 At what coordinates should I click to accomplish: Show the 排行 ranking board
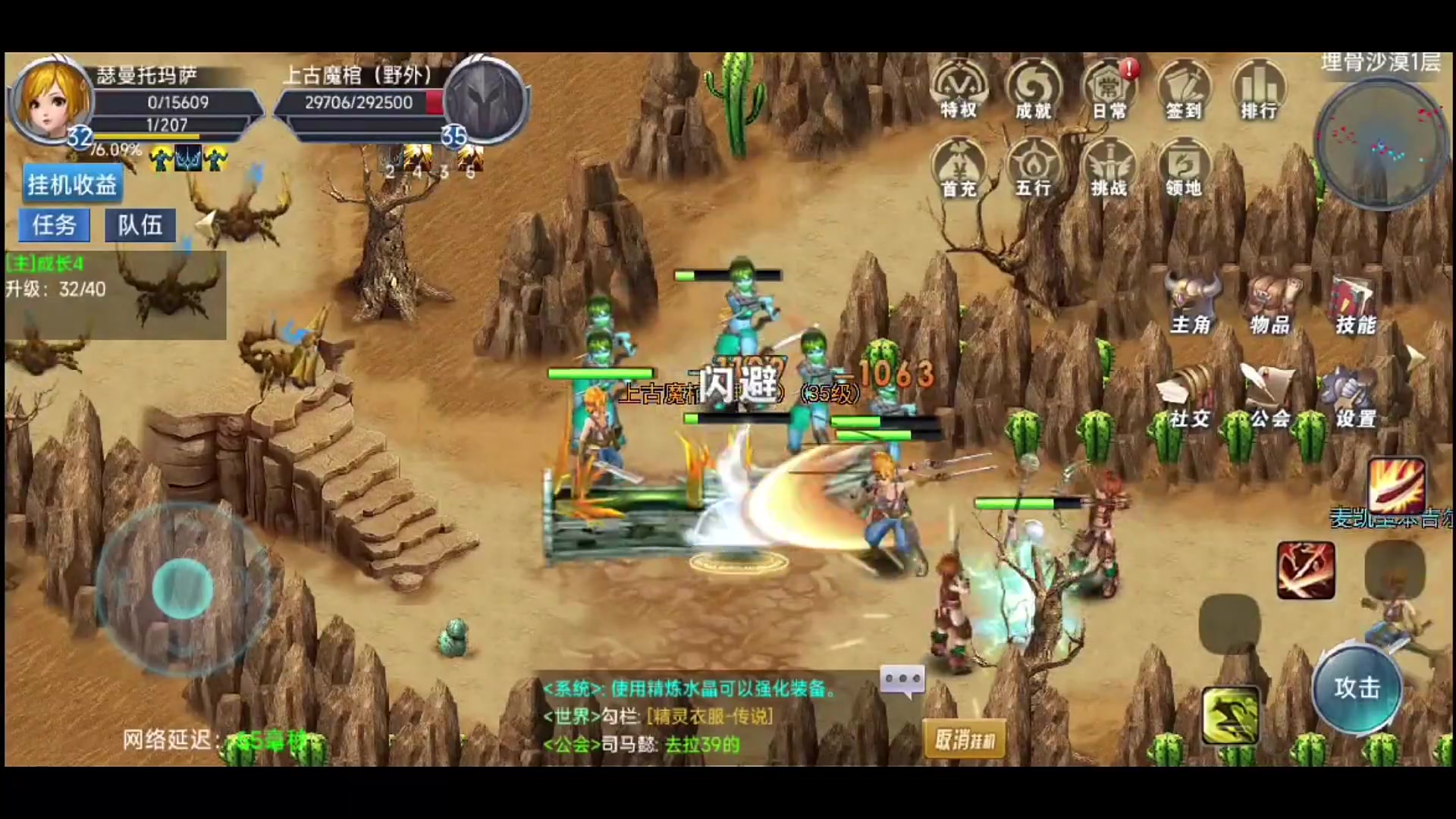point(1259,91)
